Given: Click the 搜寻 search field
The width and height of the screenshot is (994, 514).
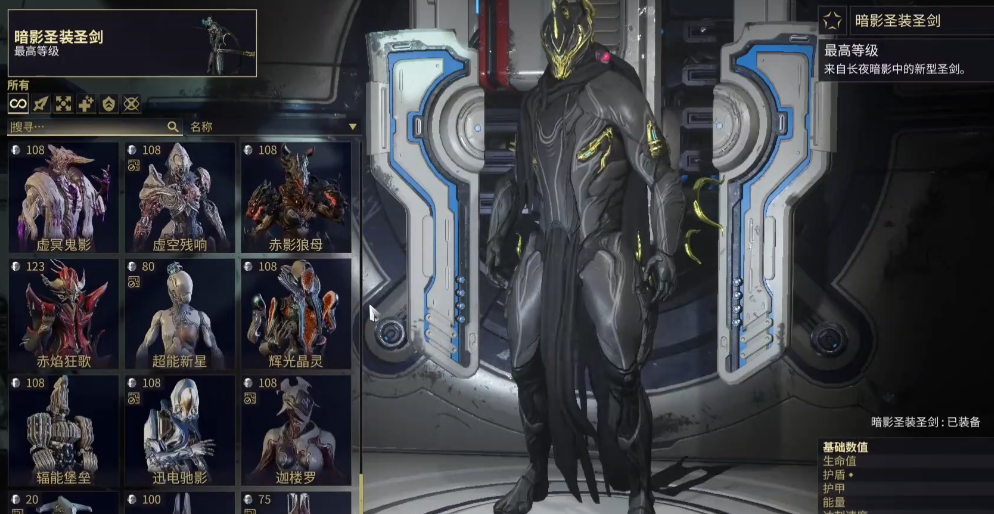Looking at the screenshot, I should click(90, 127).
